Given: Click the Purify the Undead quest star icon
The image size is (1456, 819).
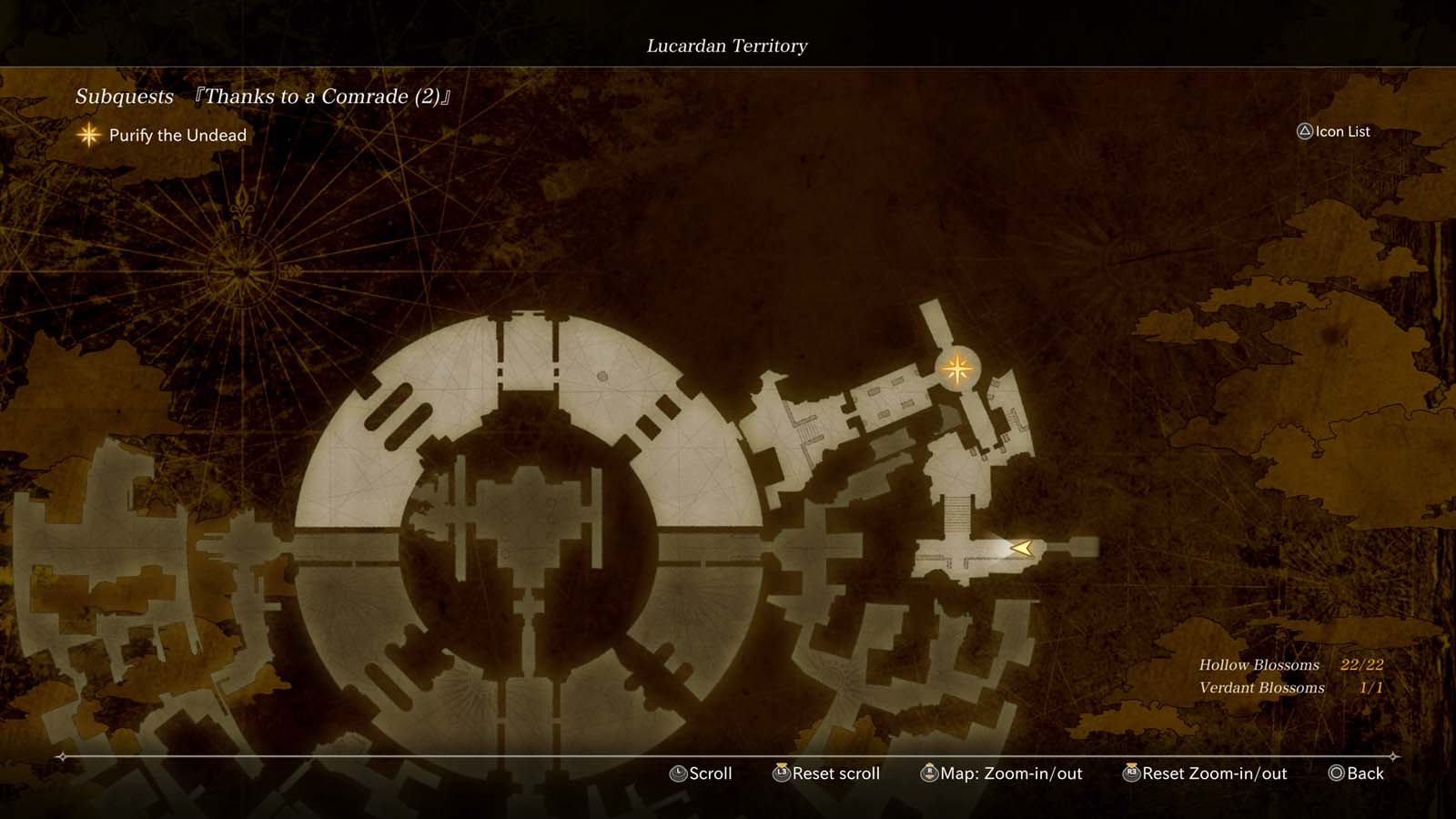Looking at the screenshot, I should coord(87,136).
